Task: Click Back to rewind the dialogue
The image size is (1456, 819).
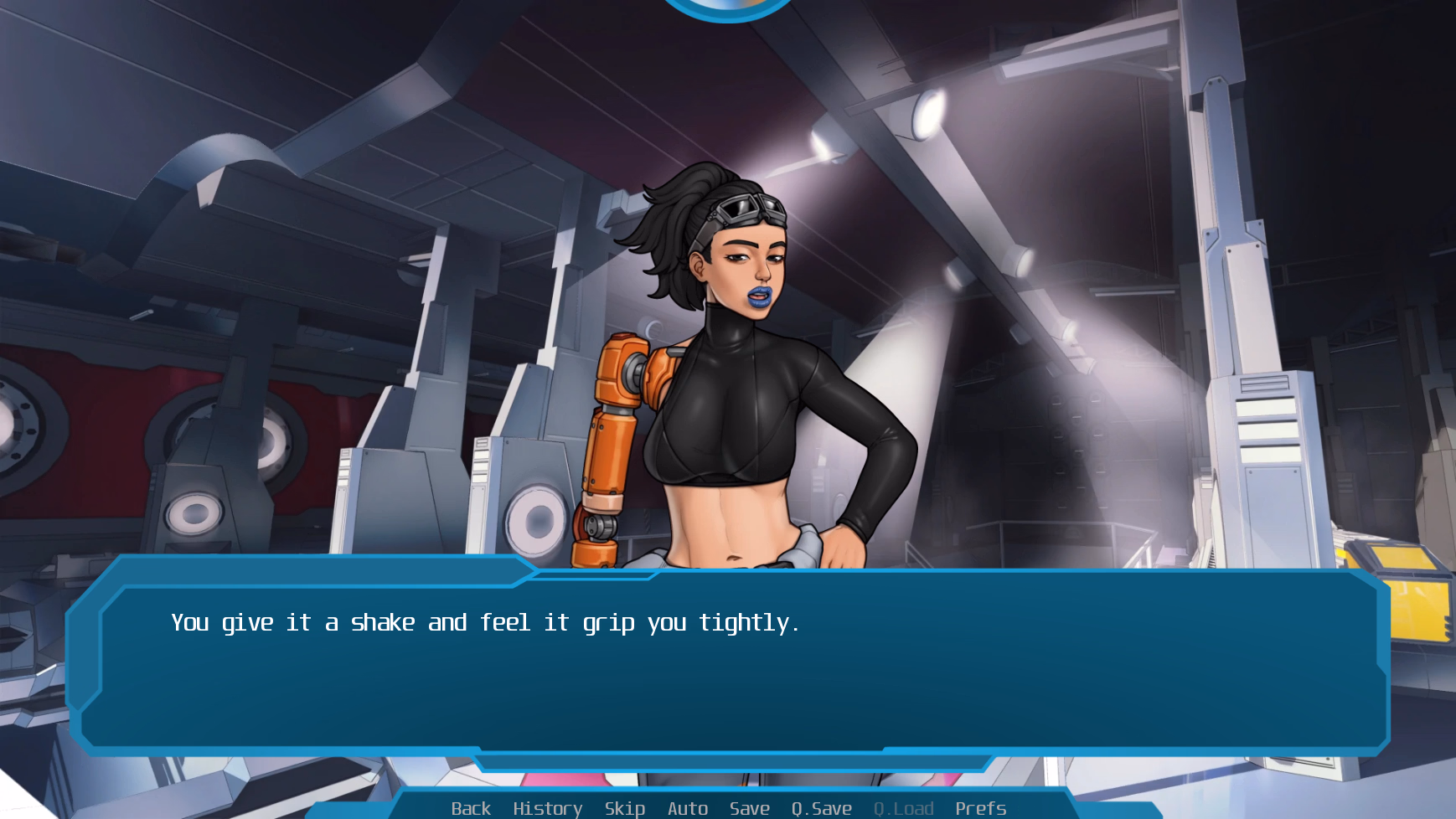Action: (472, 808)
